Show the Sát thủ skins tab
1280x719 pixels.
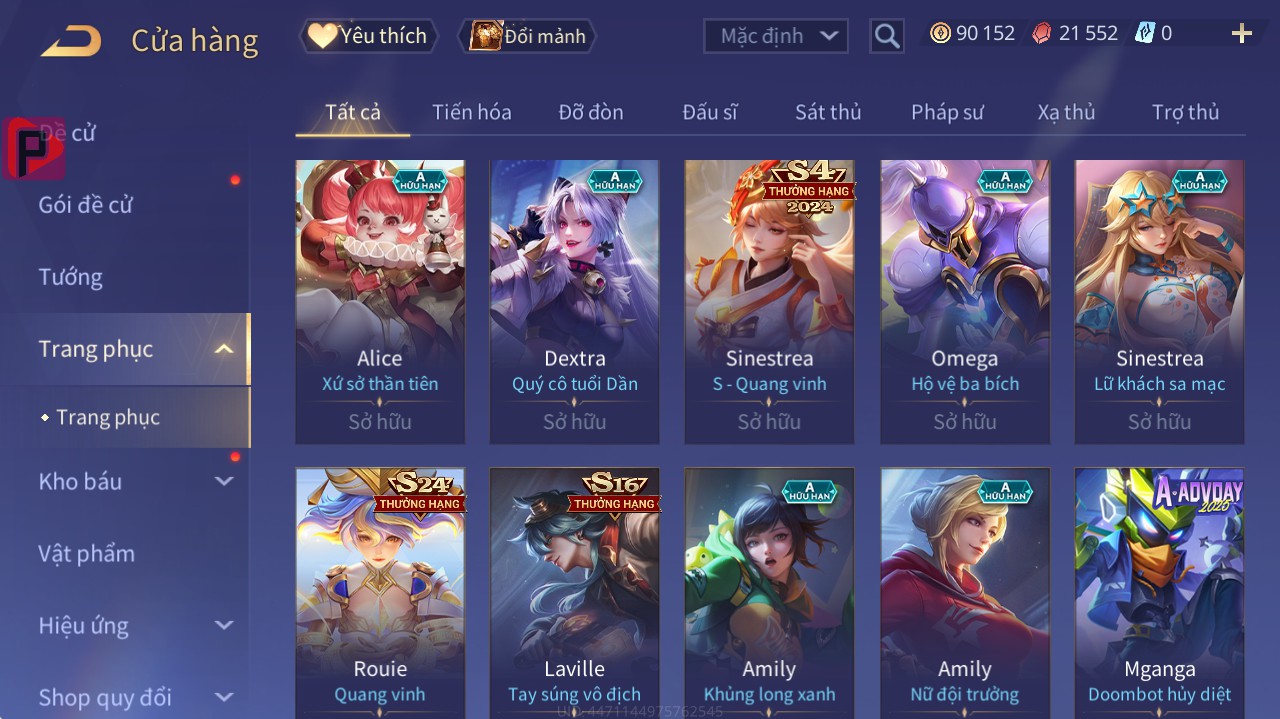[828, 112]
